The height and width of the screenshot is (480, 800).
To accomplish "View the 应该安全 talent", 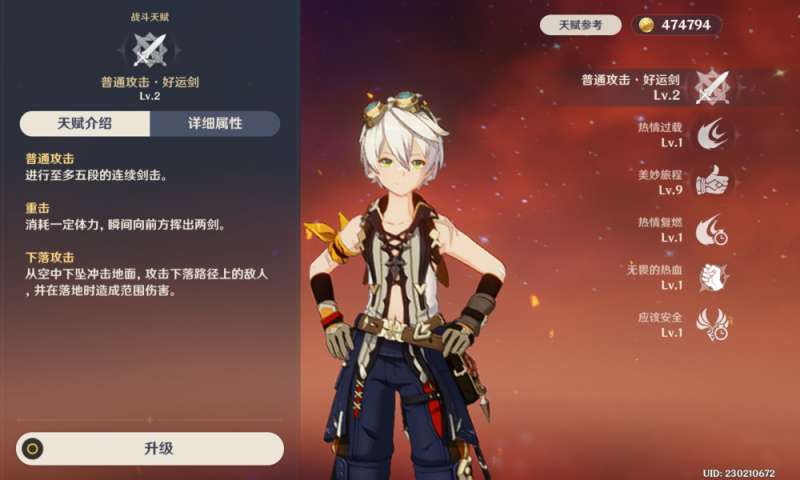I will pos(715,324).
